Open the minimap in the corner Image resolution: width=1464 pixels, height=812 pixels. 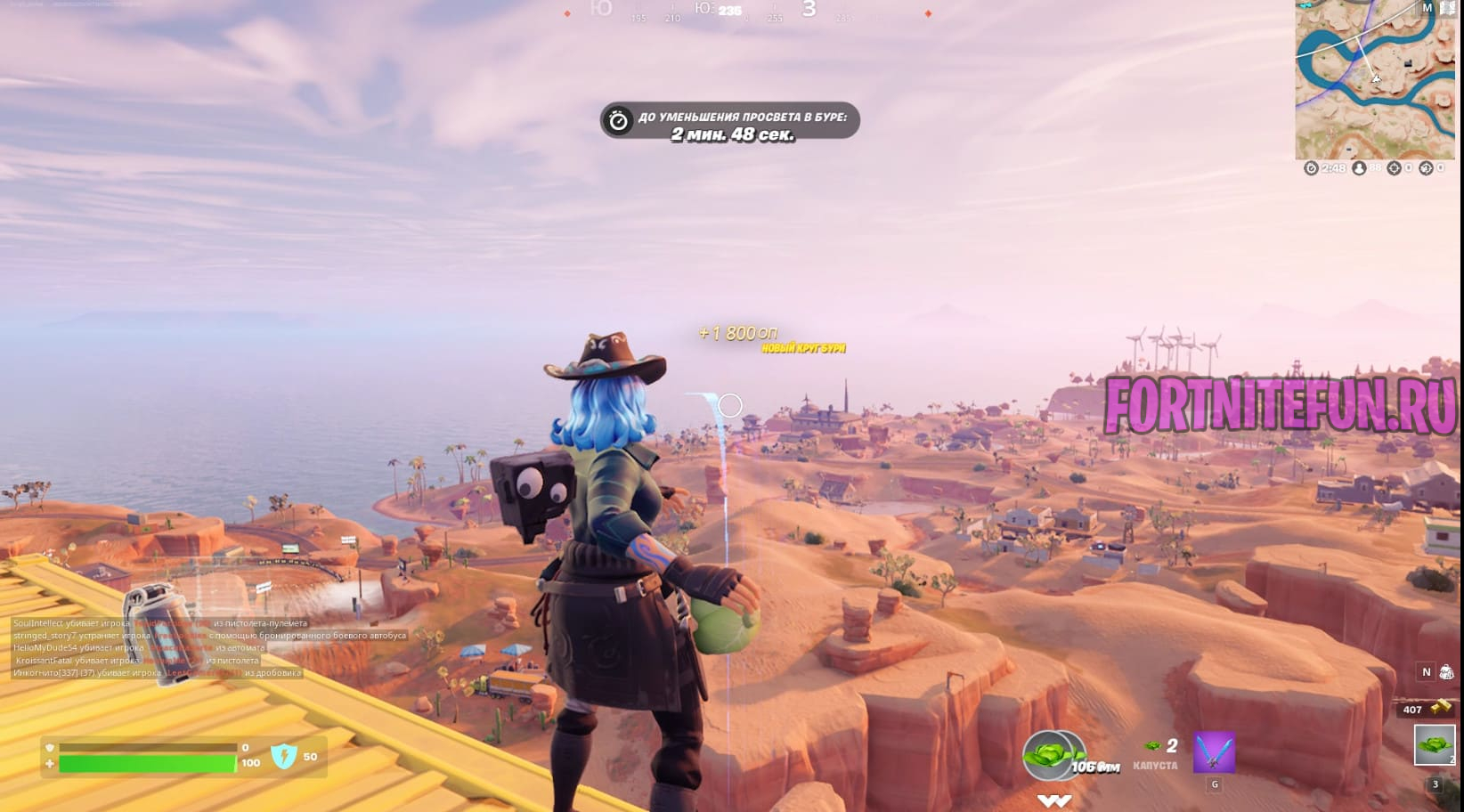tap(1374, 80)
